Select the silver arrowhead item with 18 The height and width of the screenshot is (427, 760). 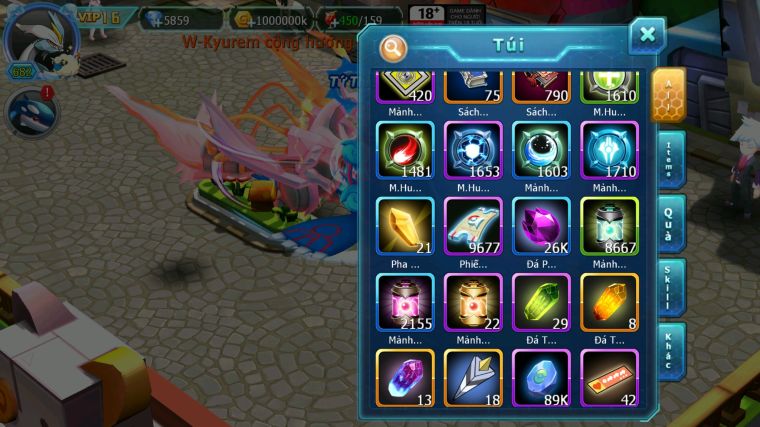click(473, 377)
